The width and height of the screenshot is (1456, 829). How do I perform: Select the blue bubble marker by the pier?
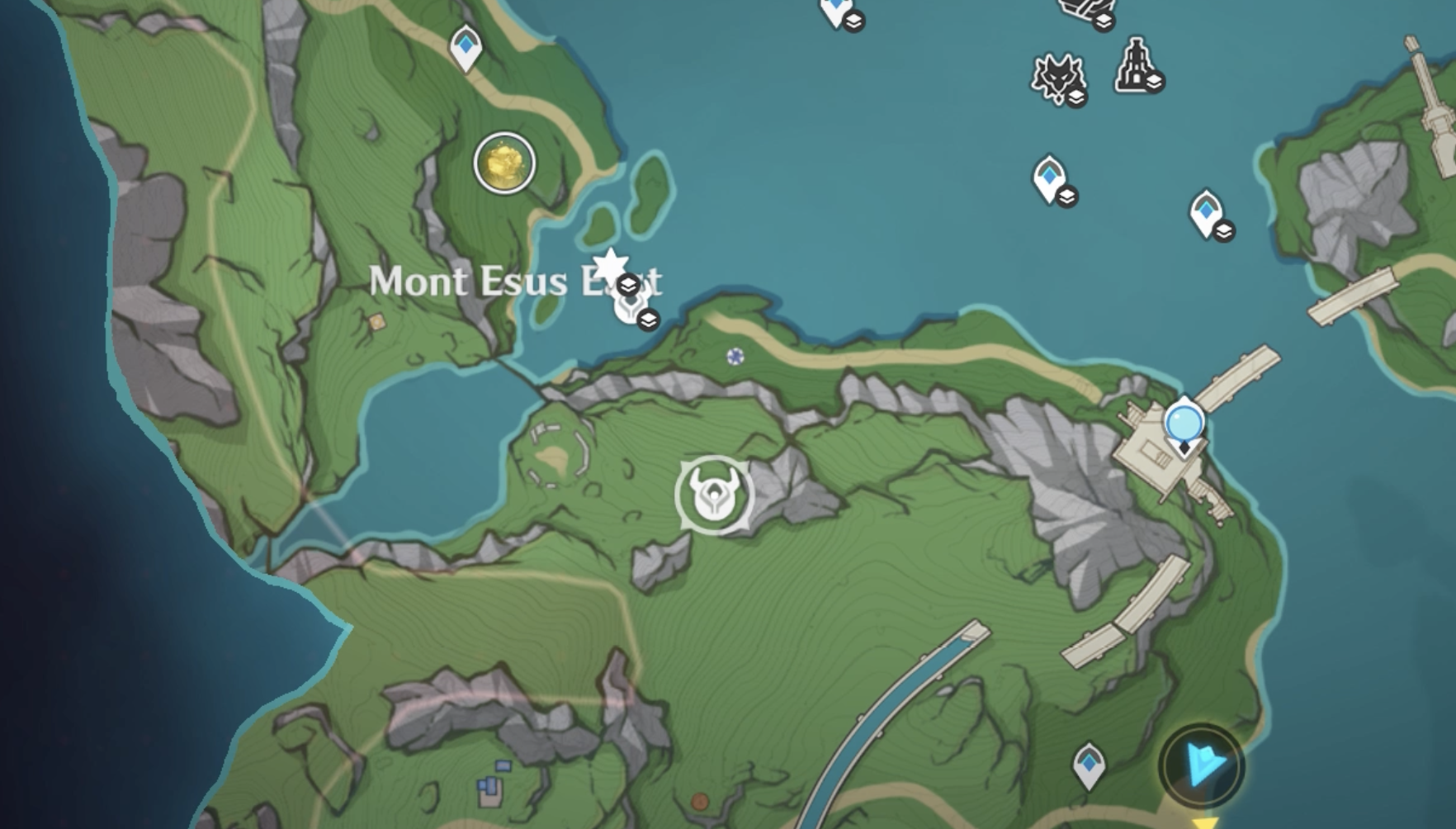coord(1184,422)
